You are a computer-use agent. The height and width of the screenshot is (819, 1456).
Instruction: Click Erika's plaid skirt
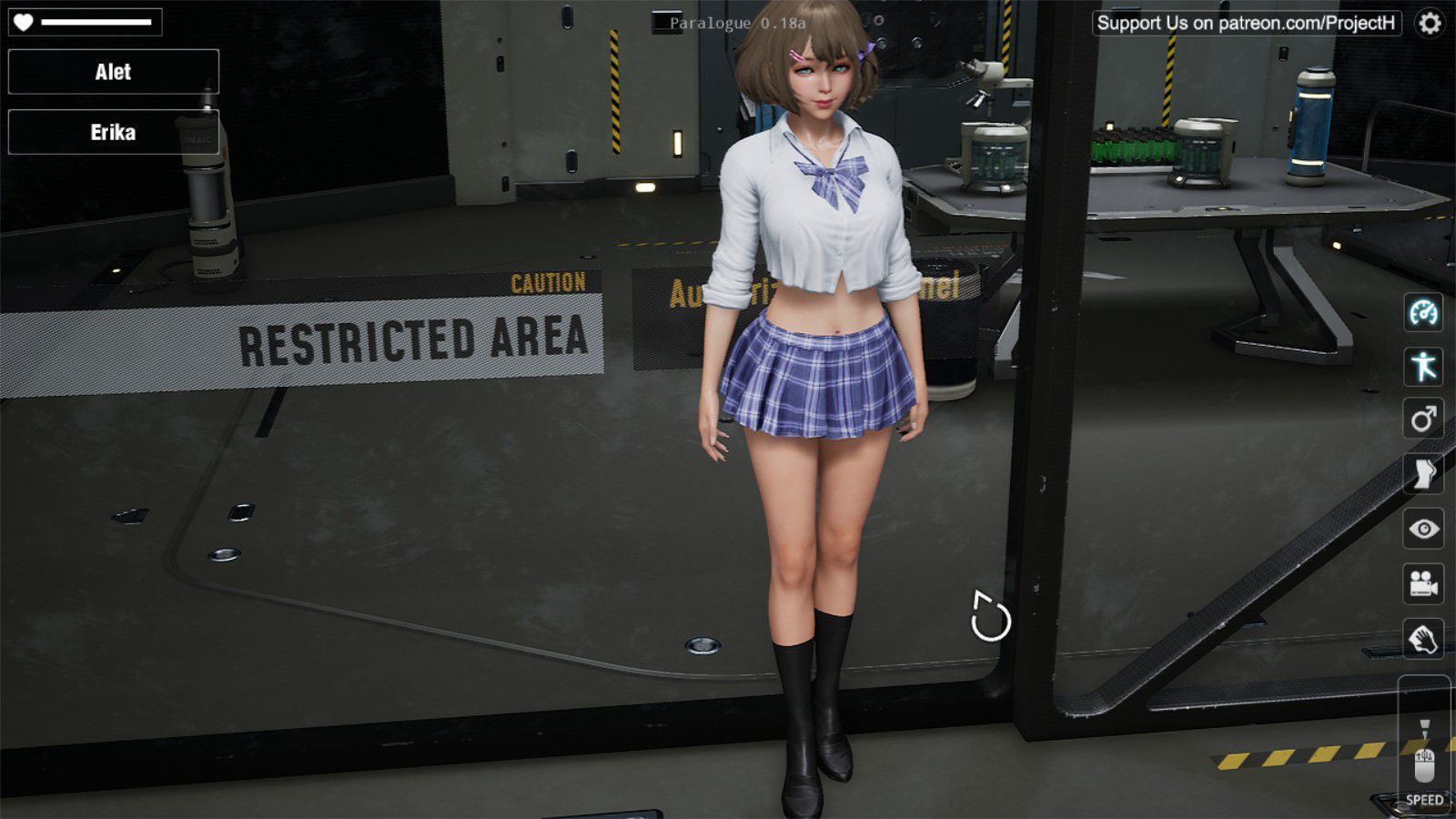point(819,373)
